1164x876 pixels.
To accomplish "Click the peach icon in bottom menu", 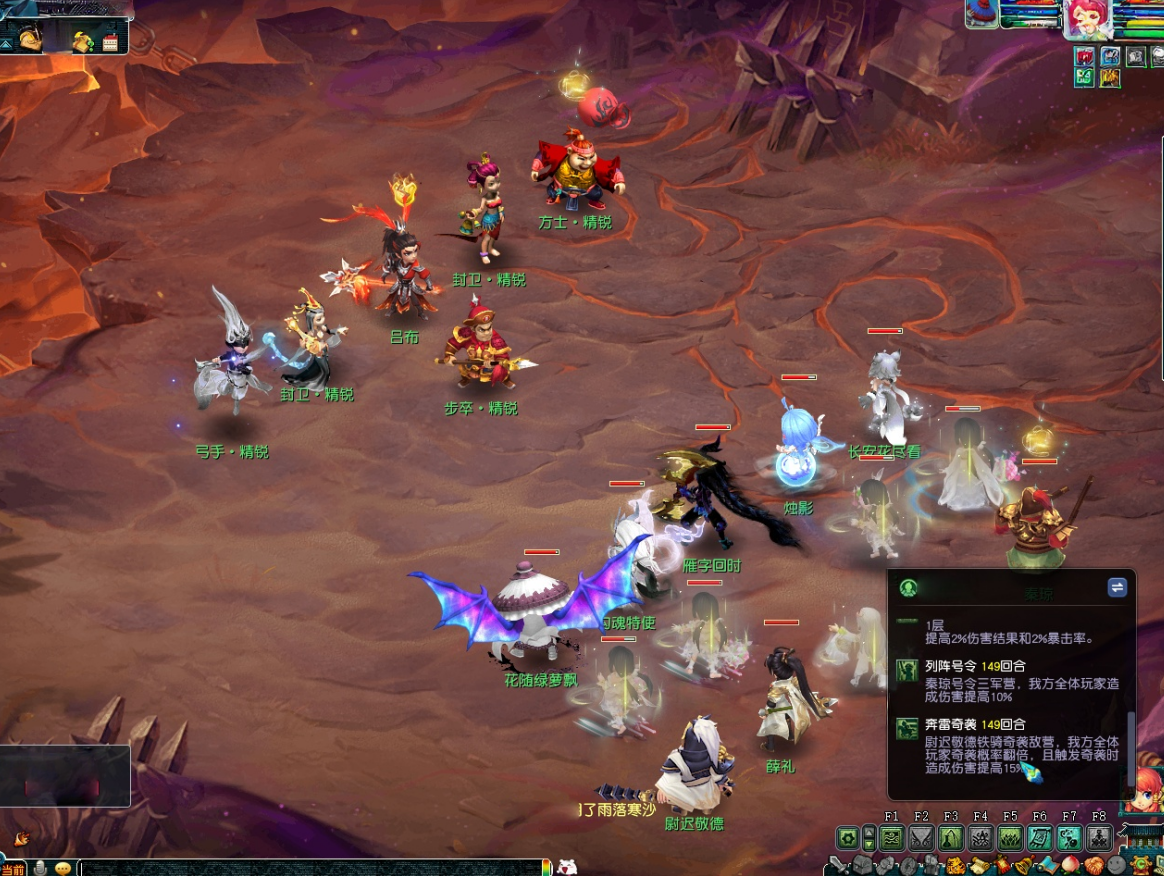I will (1071, 866).
